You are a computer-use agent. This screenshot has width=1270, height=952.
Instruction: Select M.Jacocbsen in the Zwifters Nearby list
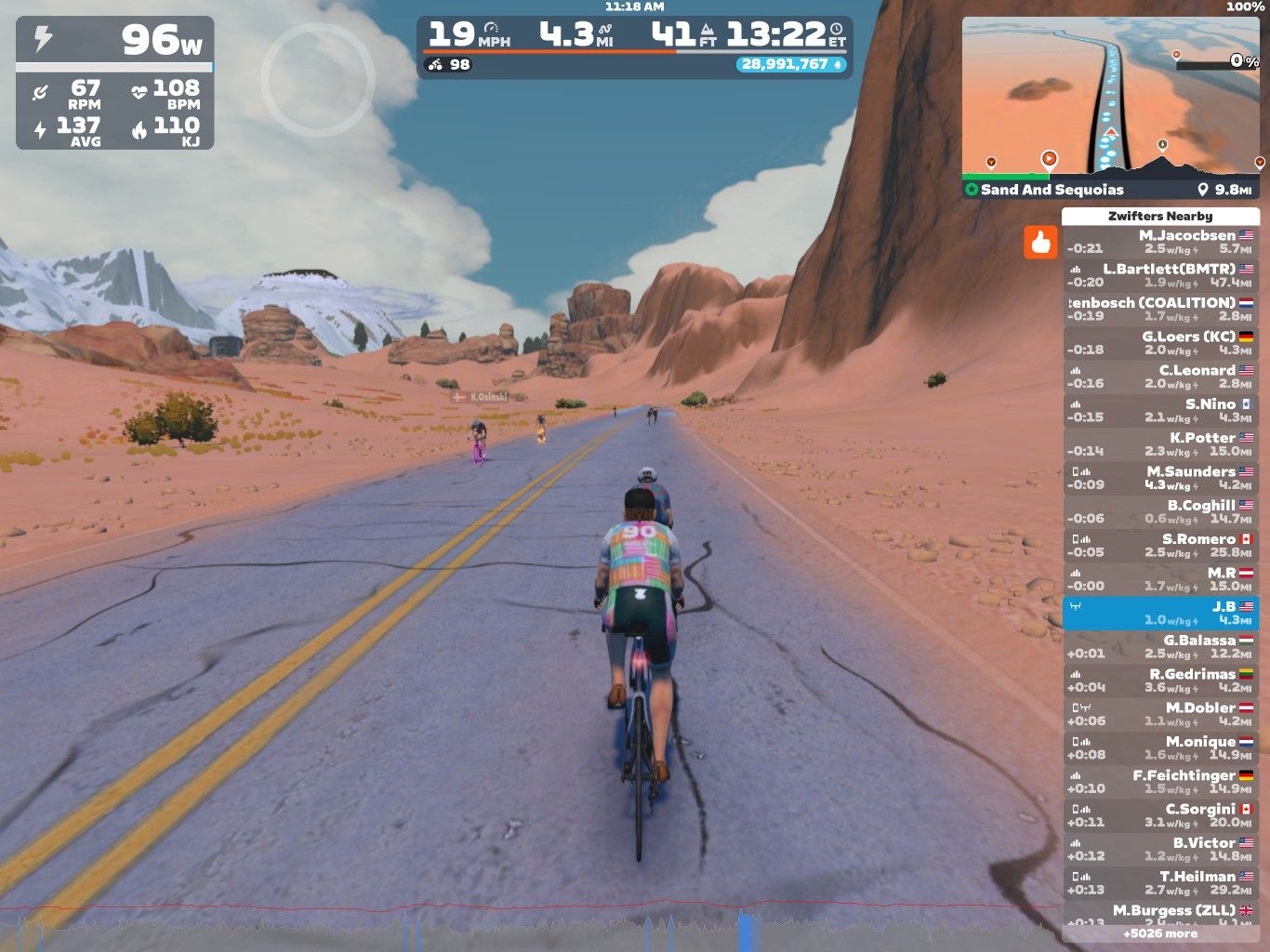(1160, 242)
